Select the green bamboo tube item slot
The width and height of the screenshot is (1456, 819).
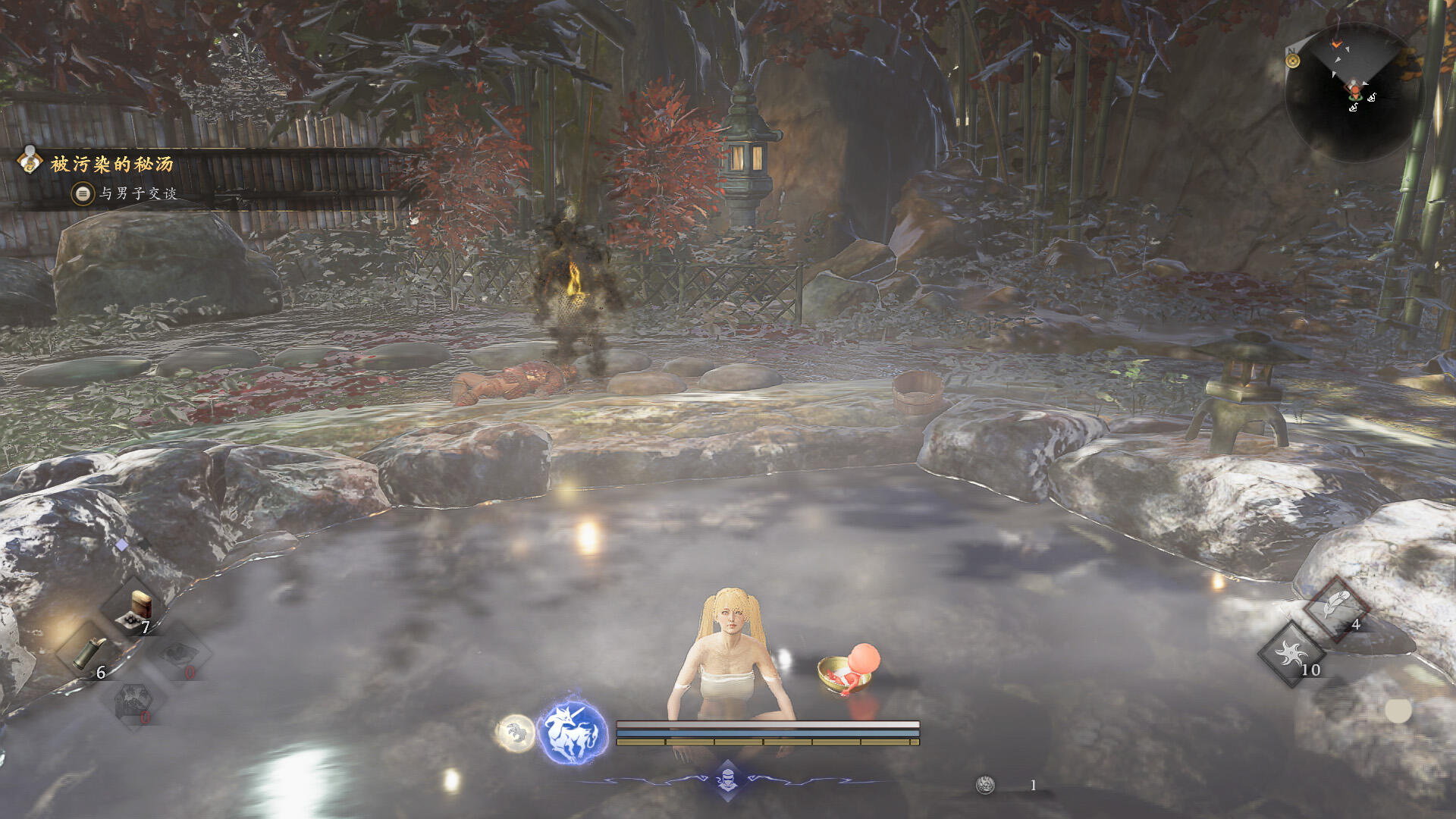[88, 653]
